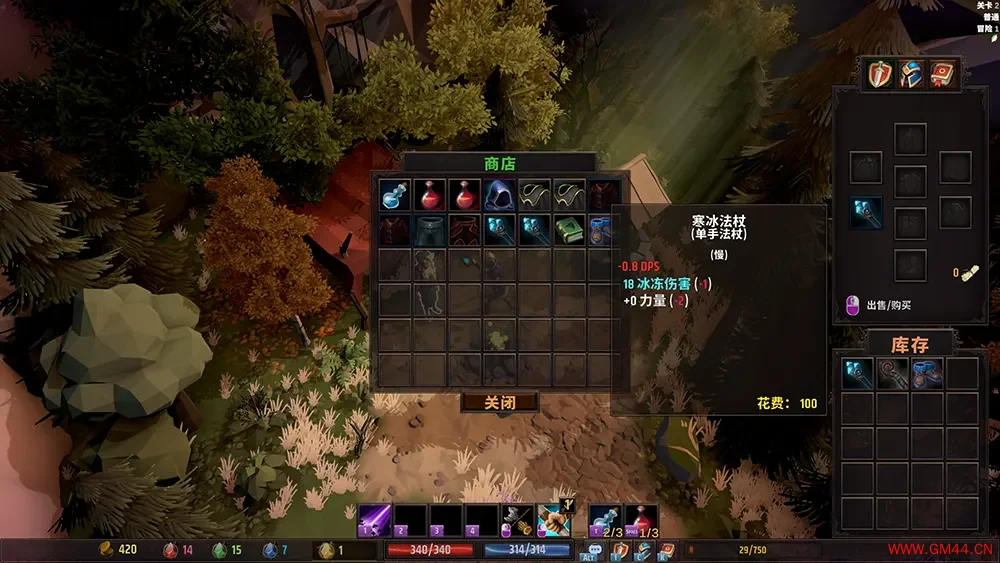Choose the dark trousers in the shop
The width and height of the screenshot is (1000, 563).
coord(430,230)
